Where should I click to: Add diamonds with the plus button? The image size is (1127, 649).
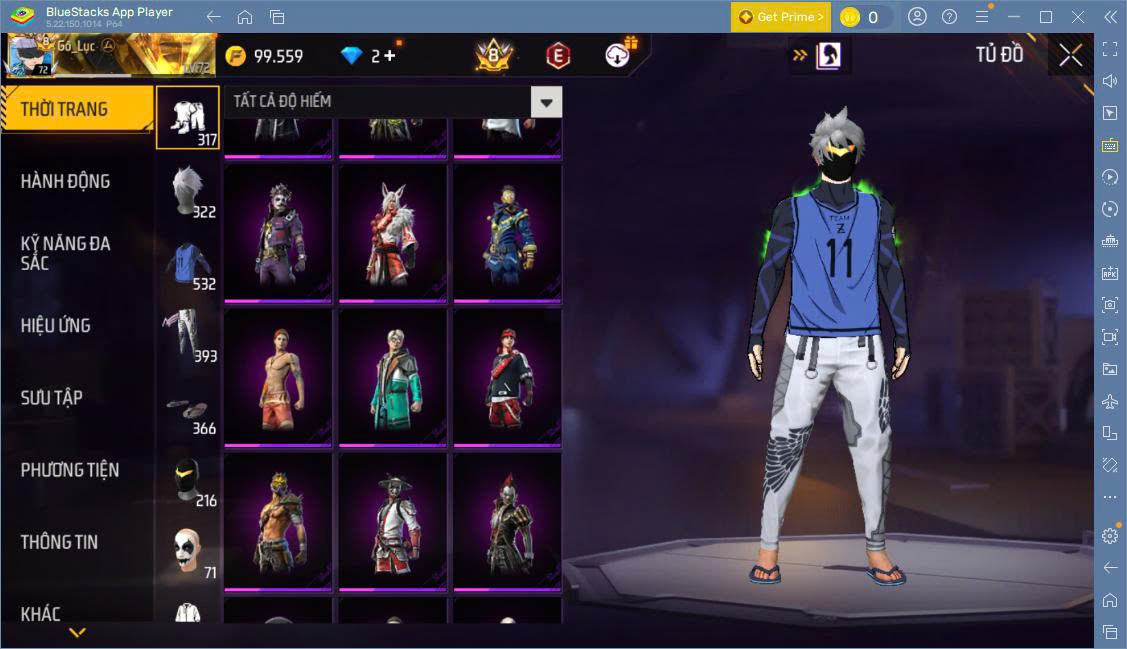click(389, 56)
